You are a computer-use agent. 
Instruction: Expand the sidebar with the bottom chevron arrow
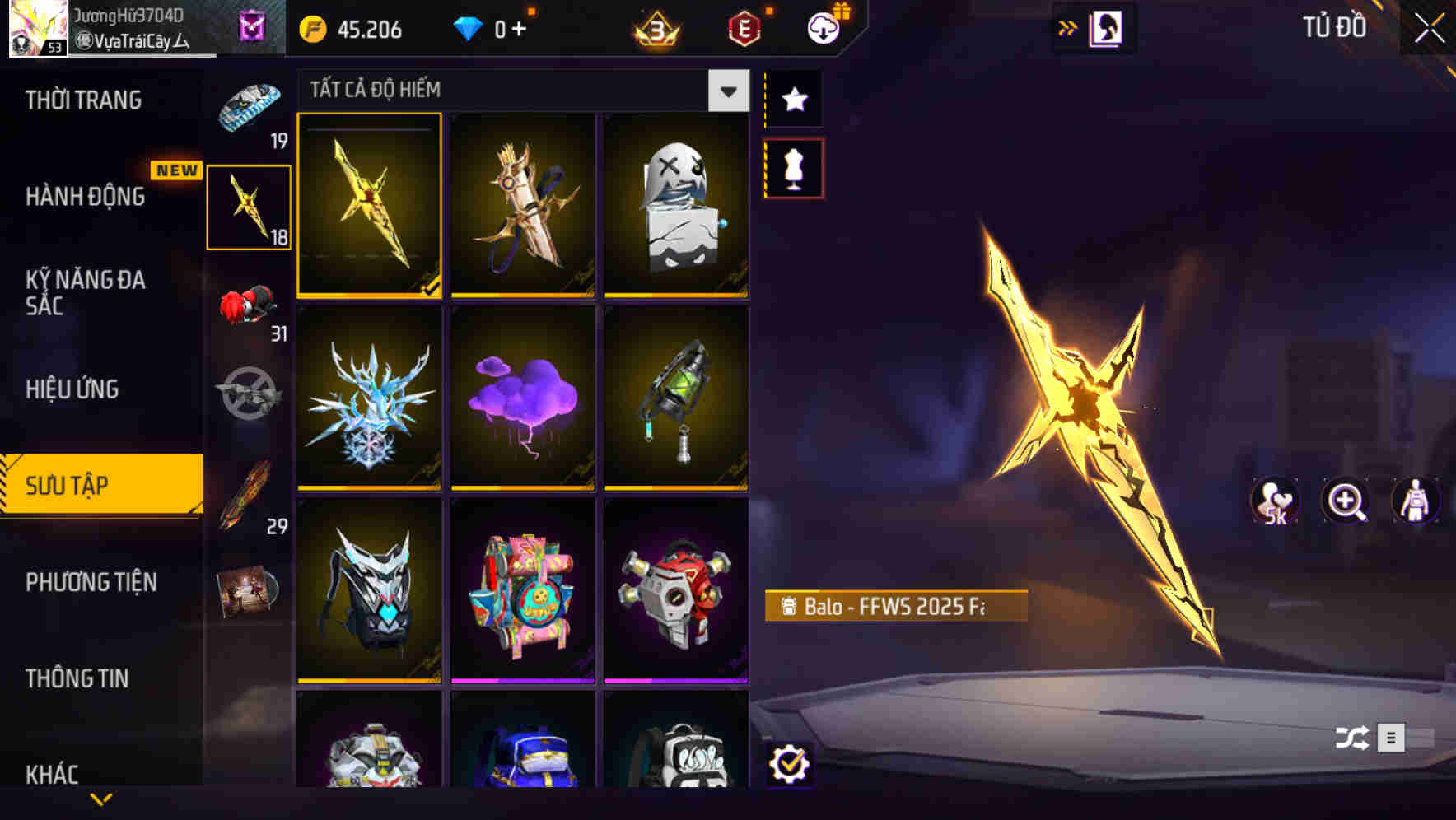101,799
